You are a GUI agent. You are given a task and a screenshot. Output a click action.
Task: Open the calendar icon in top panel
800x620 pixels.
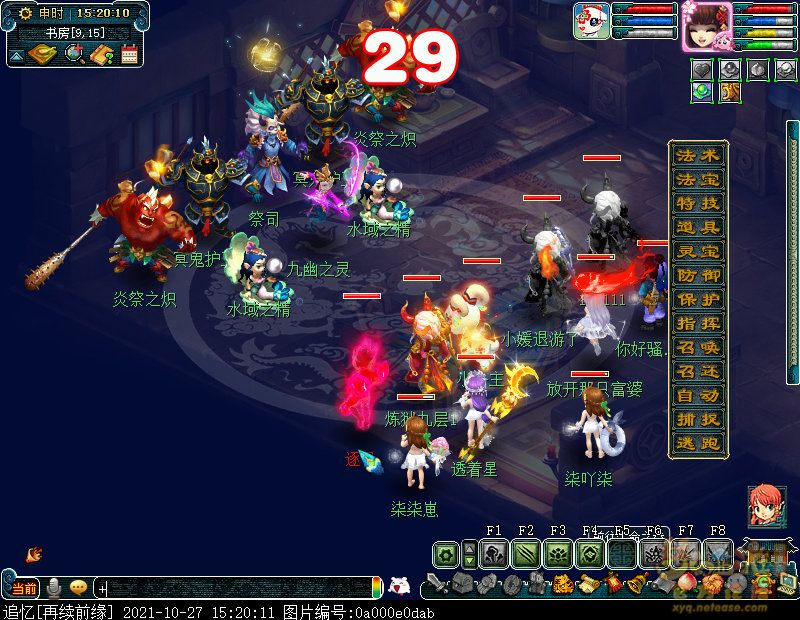click(x=129, y=55)
